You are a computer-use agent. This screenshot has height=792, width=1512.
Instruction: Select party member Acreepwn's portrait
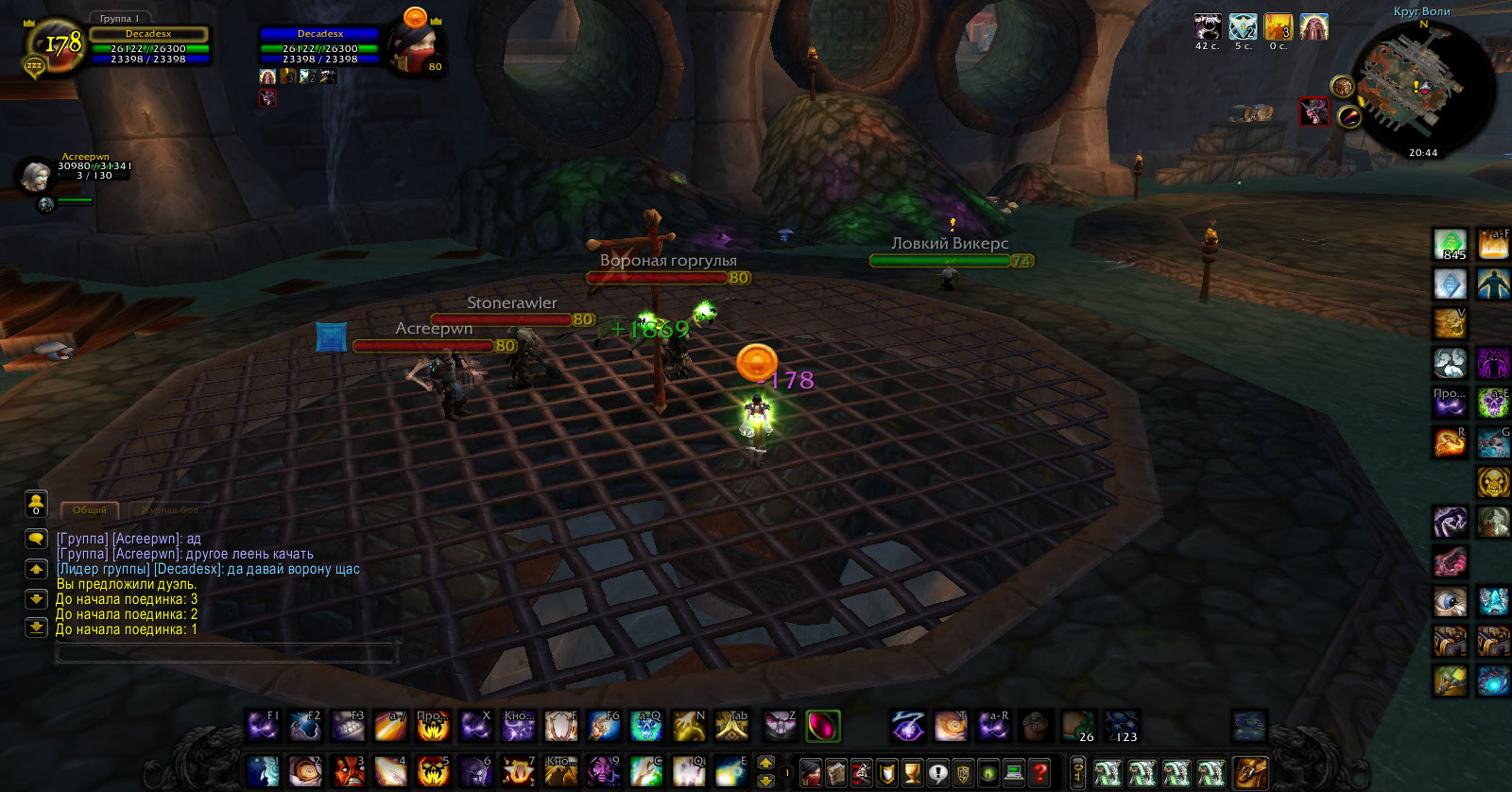(36, 175)
